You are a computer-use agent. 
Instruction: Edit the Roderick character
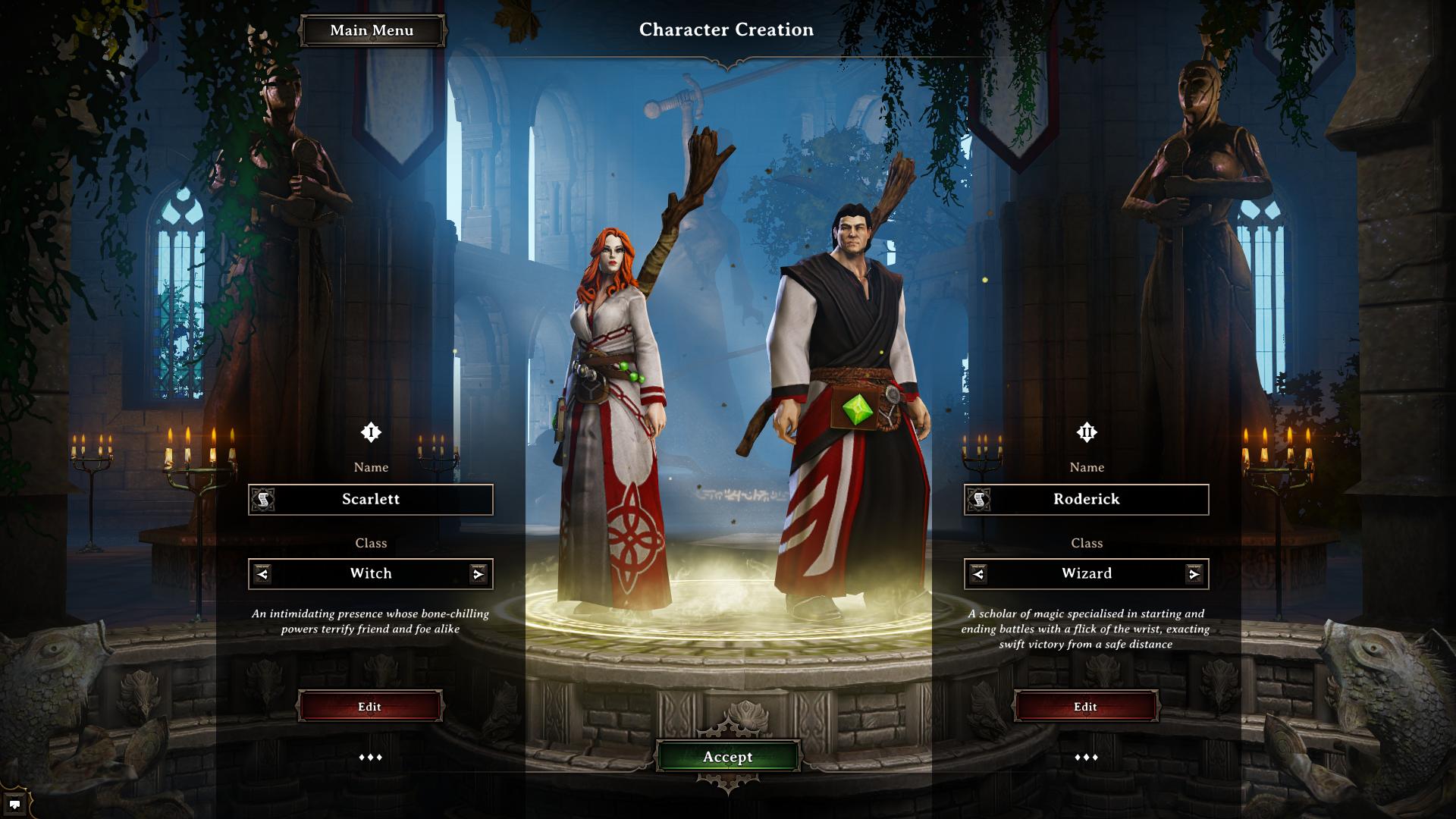[1086, 707]
